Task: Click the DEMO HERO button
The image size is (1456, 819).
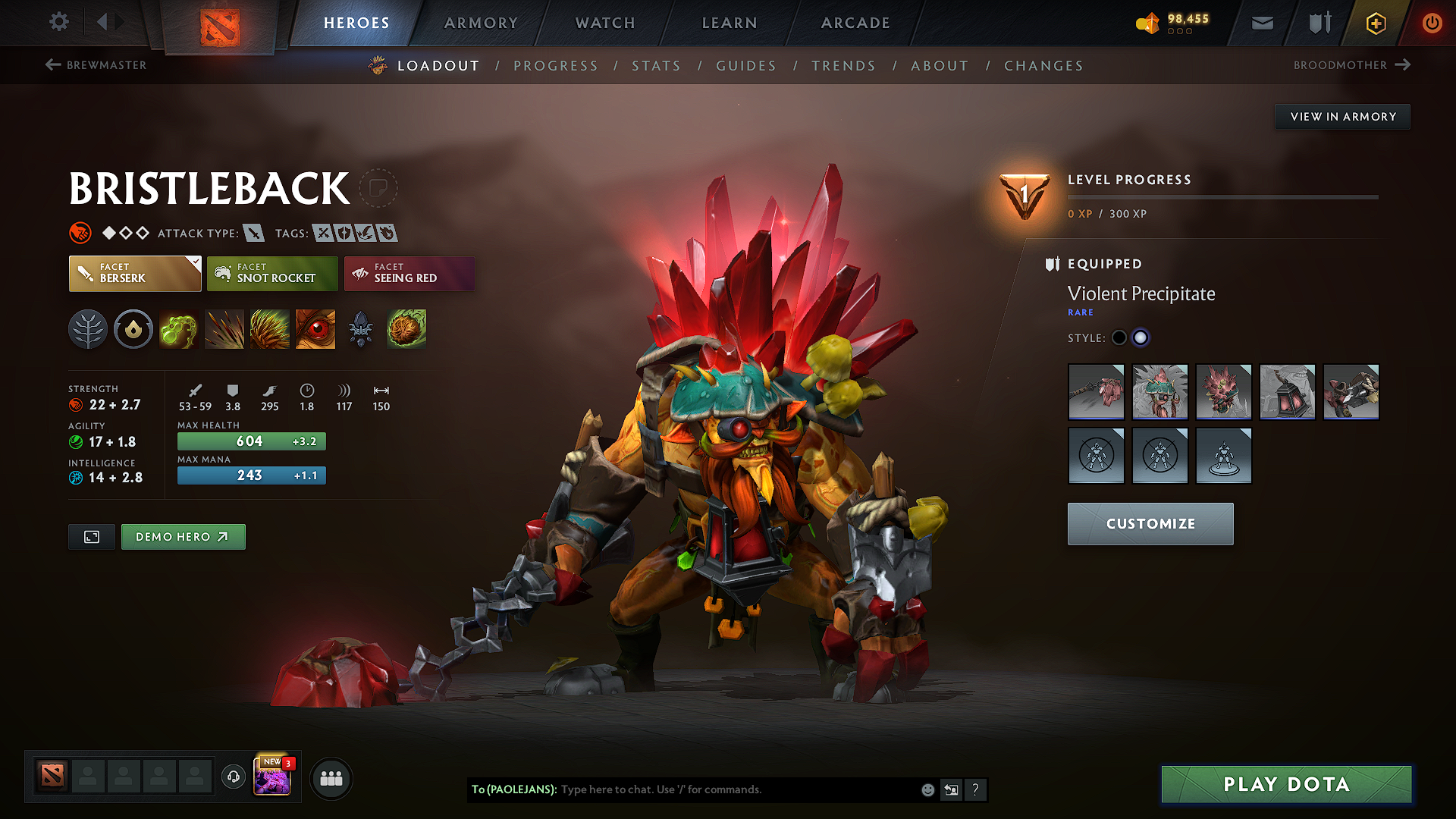Action: pos(183,536)
